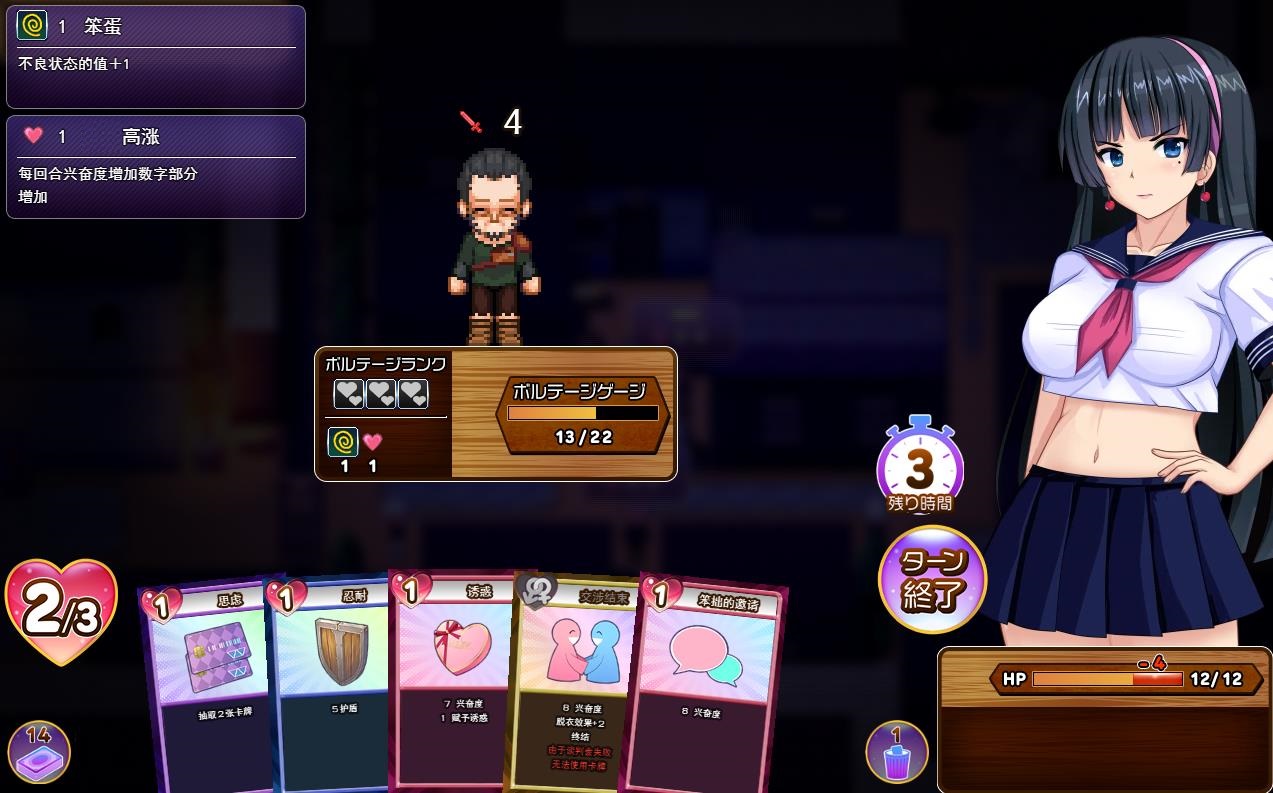Open the discard pile trash icon
The image size is (1273, 793).
(x=896, y=752)
